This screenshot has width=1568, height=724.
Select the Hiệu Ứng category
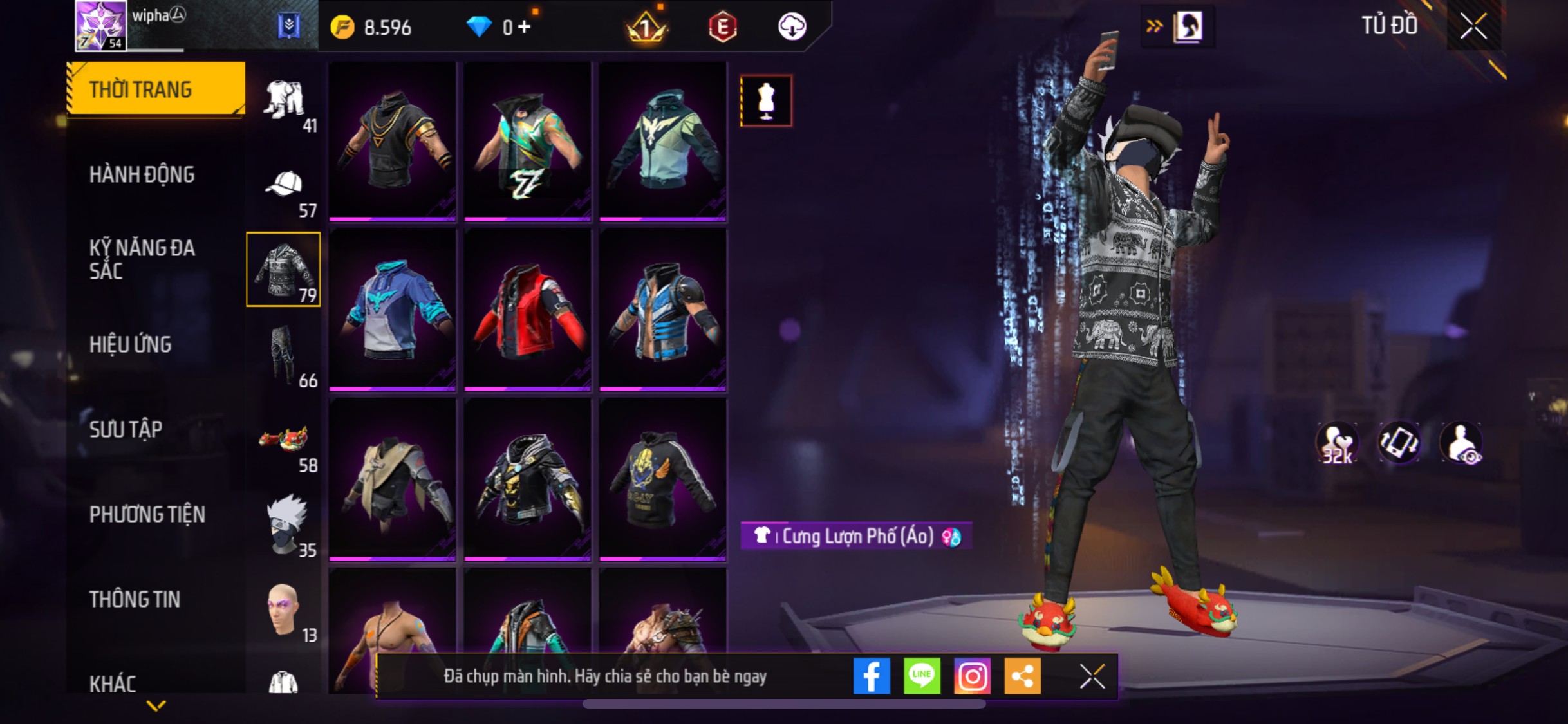click(131, 344)
